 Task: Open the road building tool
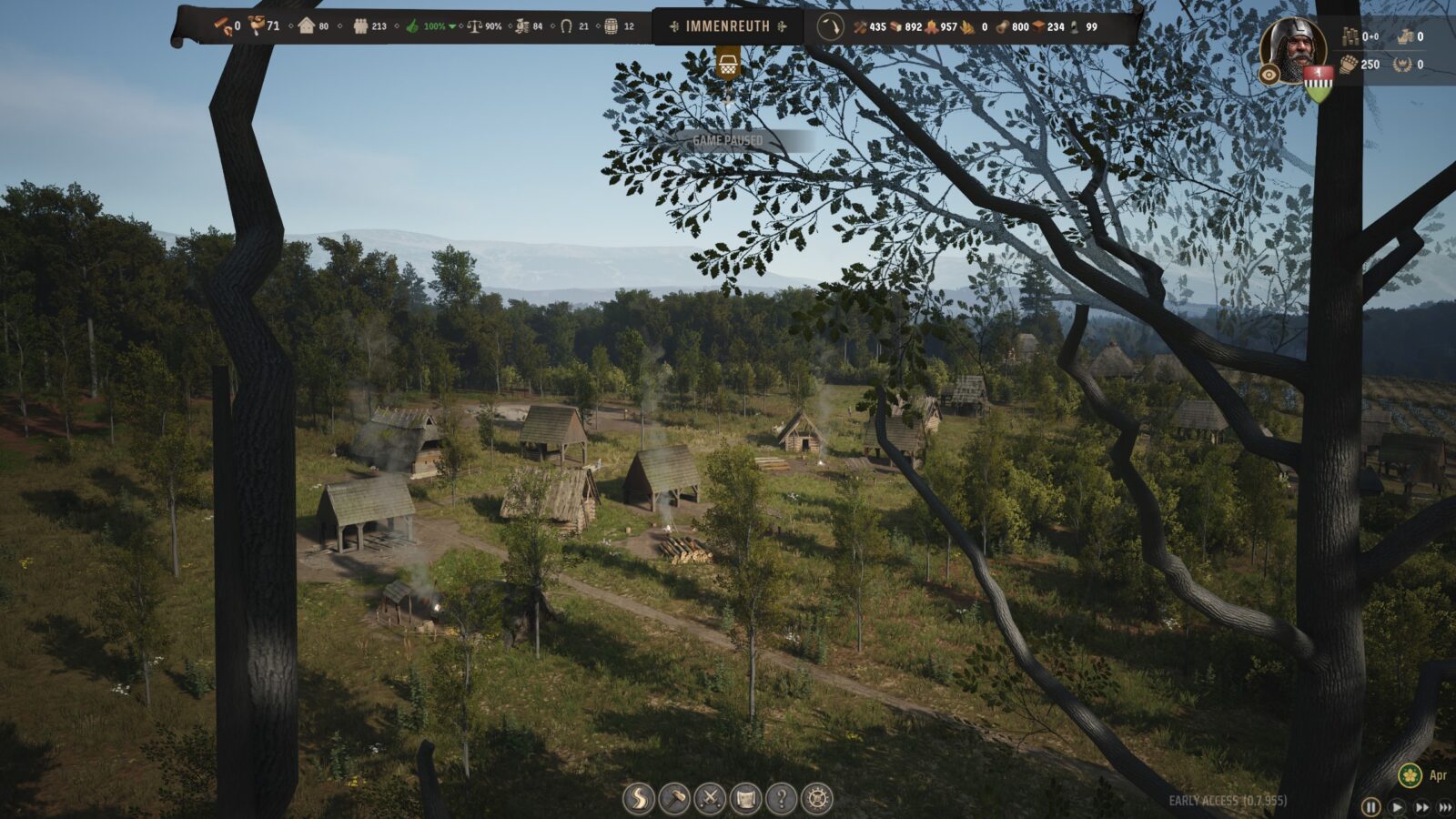[638, 799]
